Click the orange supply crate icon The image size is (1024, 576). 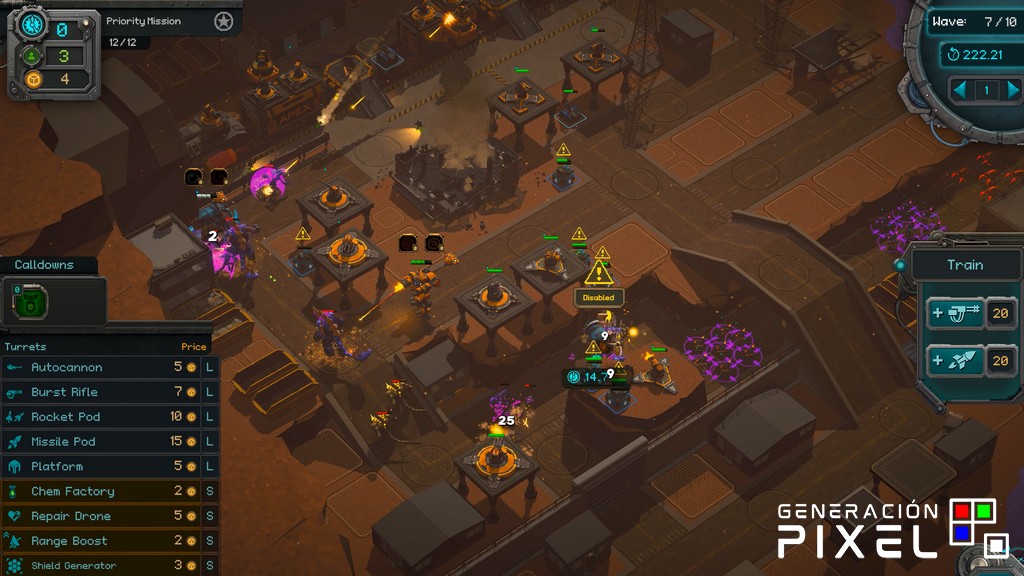click(32, 79)
